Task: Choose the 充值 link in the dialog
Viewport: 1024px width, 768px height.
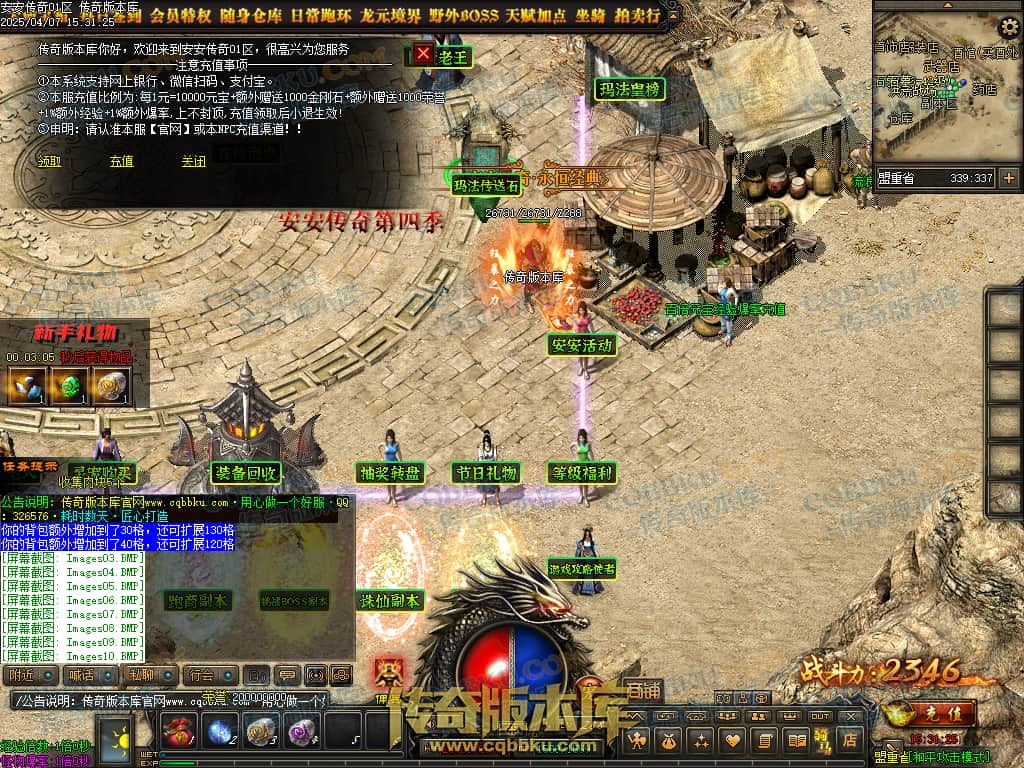Action: (121, 161)
